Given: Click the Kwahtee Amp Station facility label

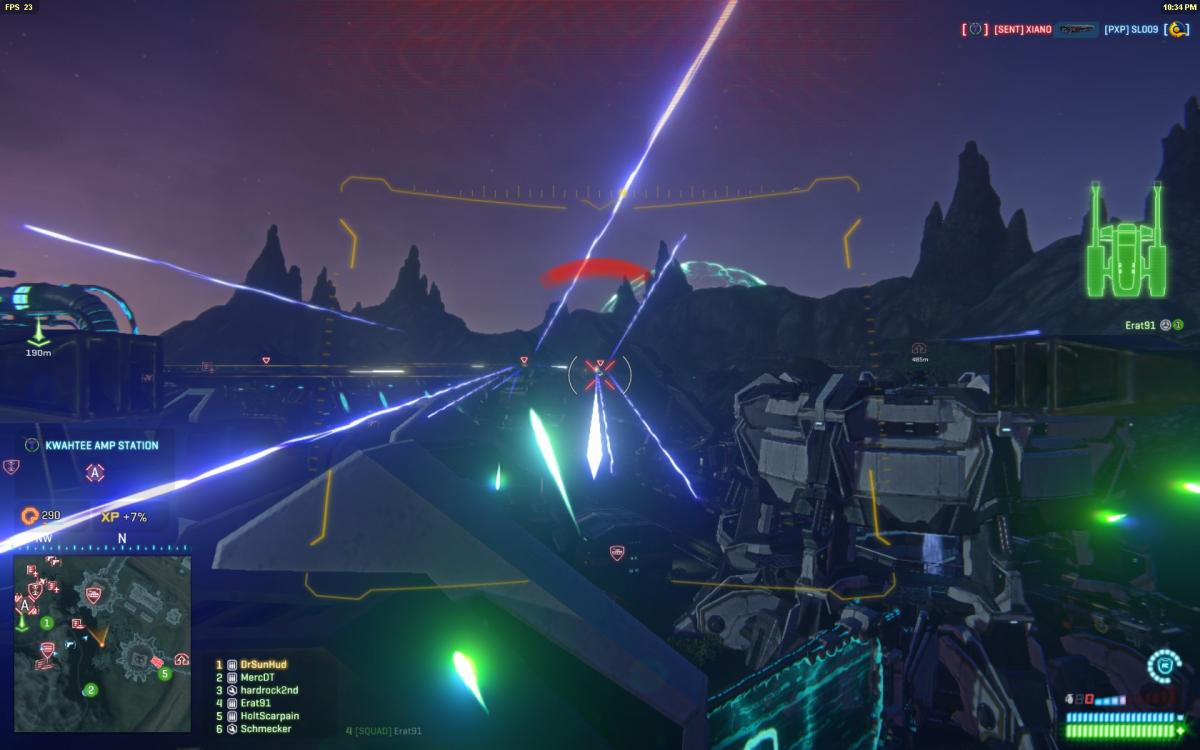Looking at the screenshot, I should pos(101,445).
